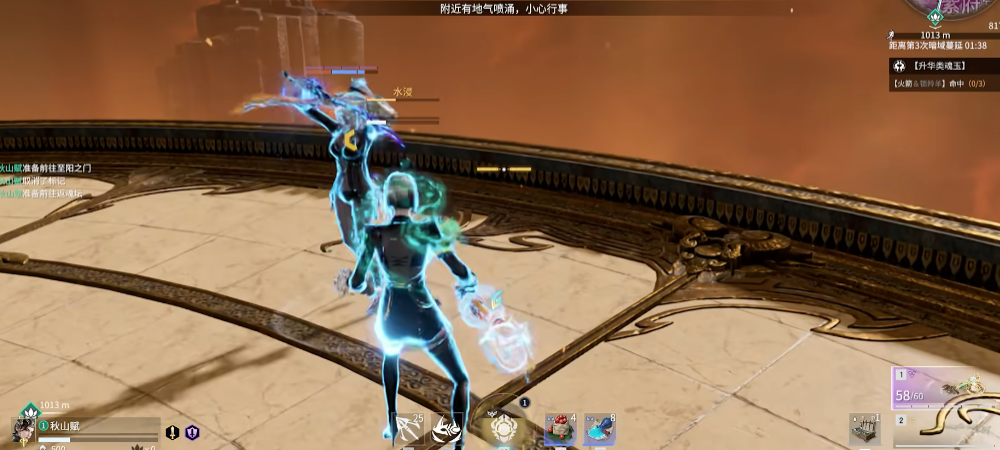
Task: Trigger the golden lotus ultimate icon
Action: (502, 429)
